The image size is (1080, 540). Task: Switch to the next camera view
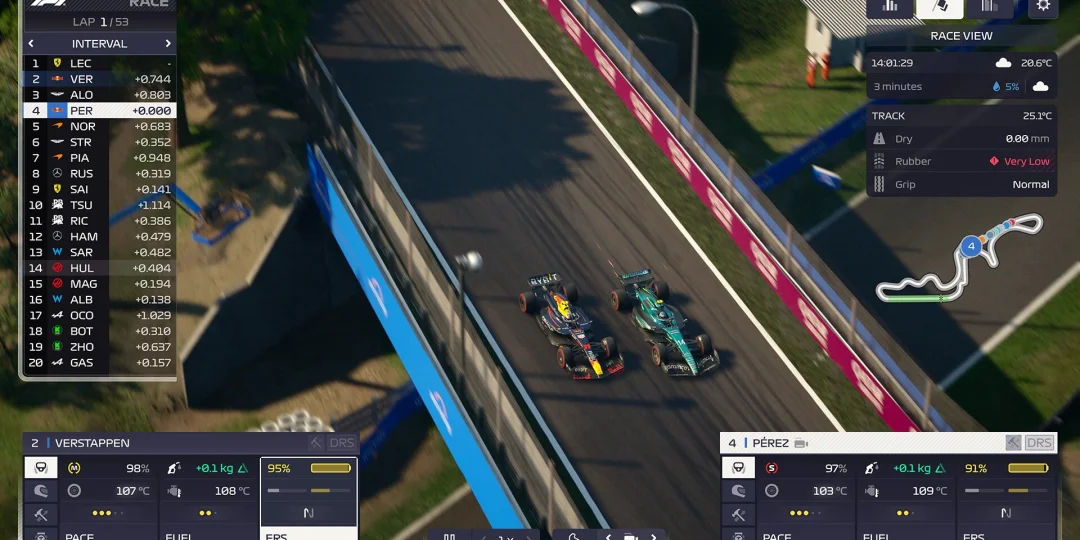click(653, 537)
